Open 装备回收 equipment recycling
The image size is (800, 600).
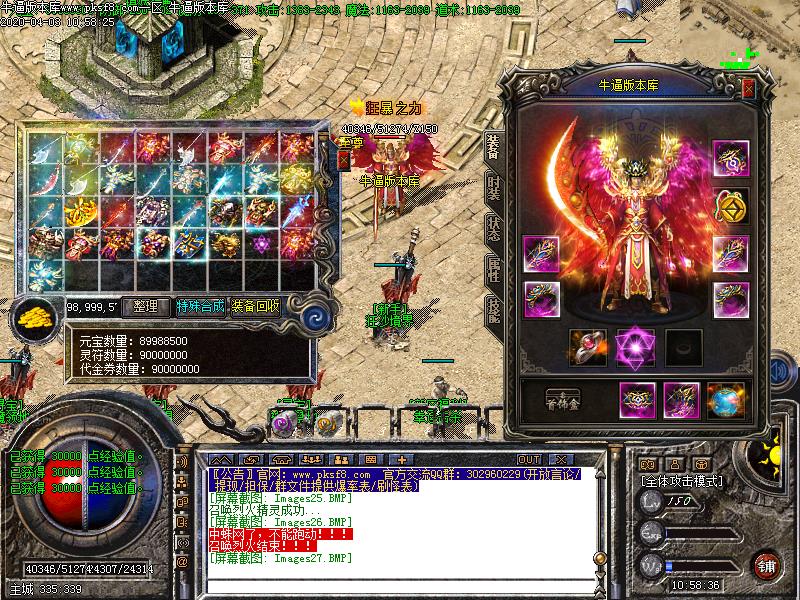(256, 307)
